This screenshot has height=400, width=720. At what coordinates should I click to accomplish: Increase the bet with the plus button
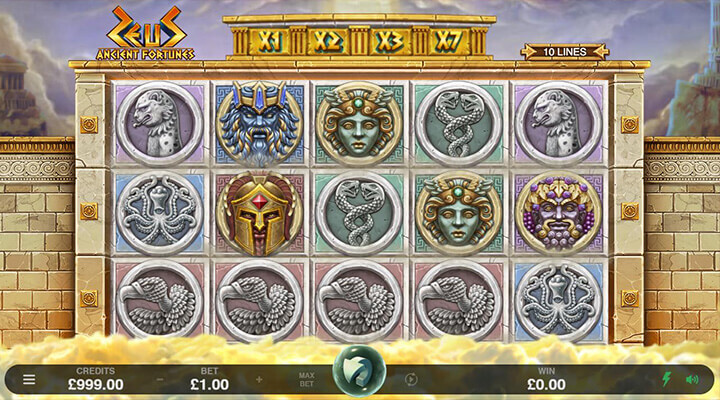[260, 379]
